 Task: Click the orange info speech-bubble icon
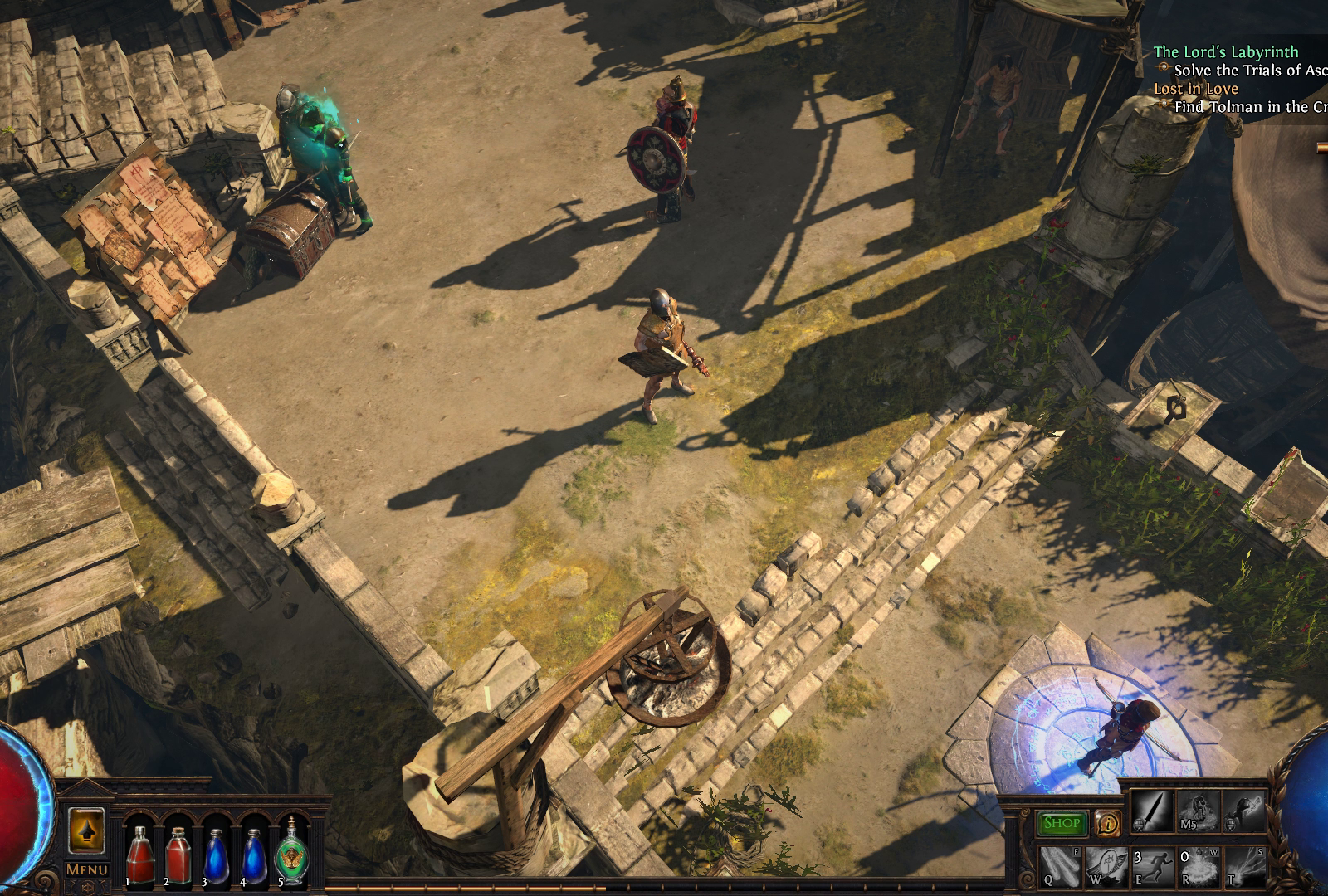pos(1106,823)
